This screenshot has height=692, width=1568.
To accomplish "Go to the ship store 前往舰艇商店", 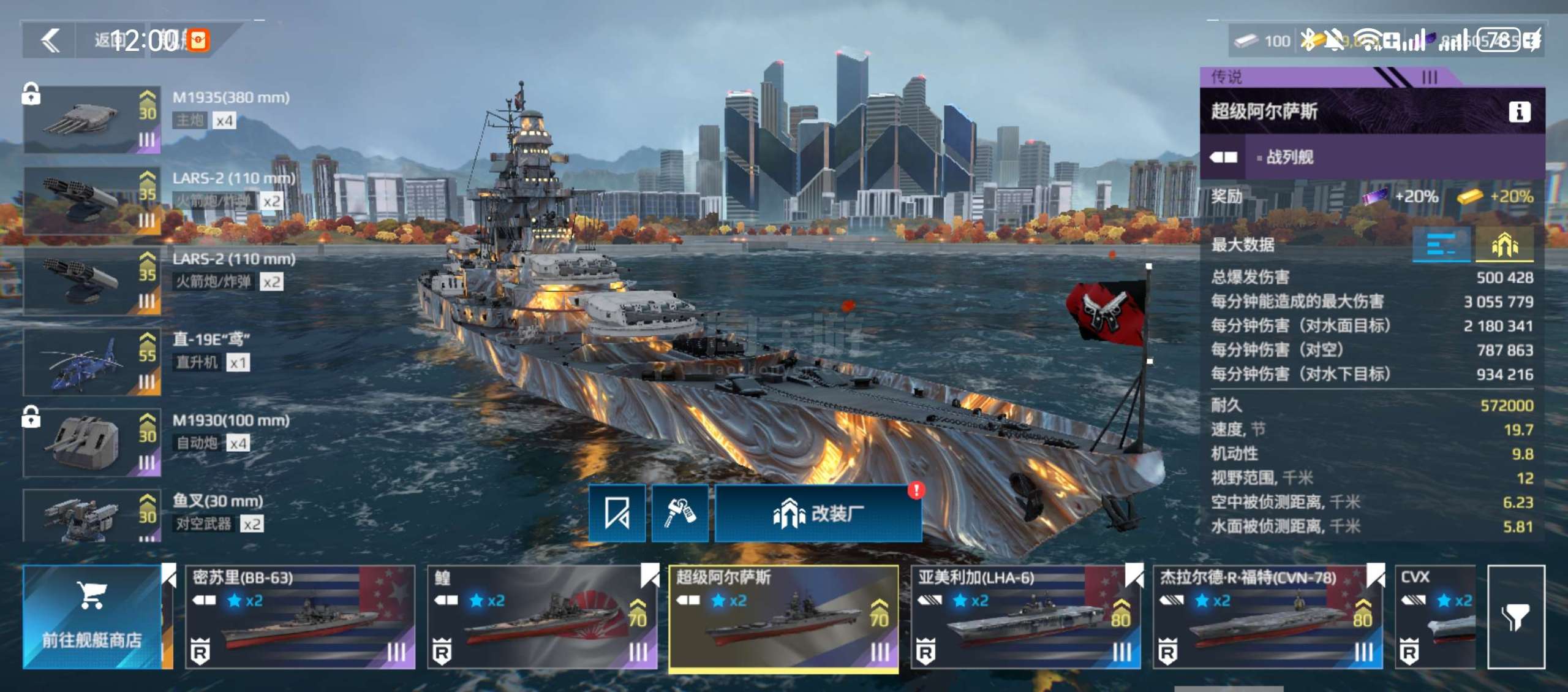I will click(92, 617).
